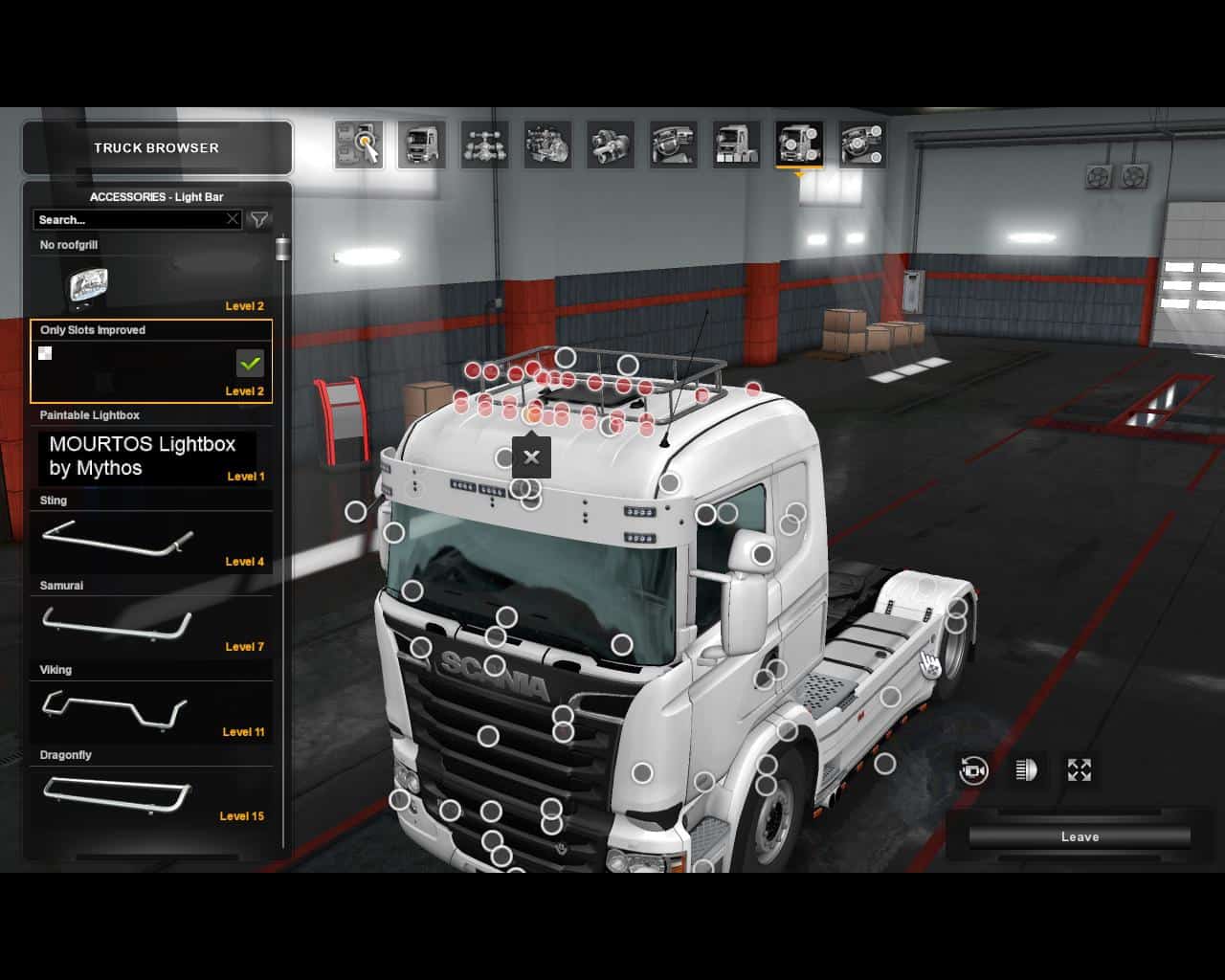Open the paint job color swatches tab
The width and height of the screenshot is (1225, 980).
pyautogui.click(x=737, y=145)
